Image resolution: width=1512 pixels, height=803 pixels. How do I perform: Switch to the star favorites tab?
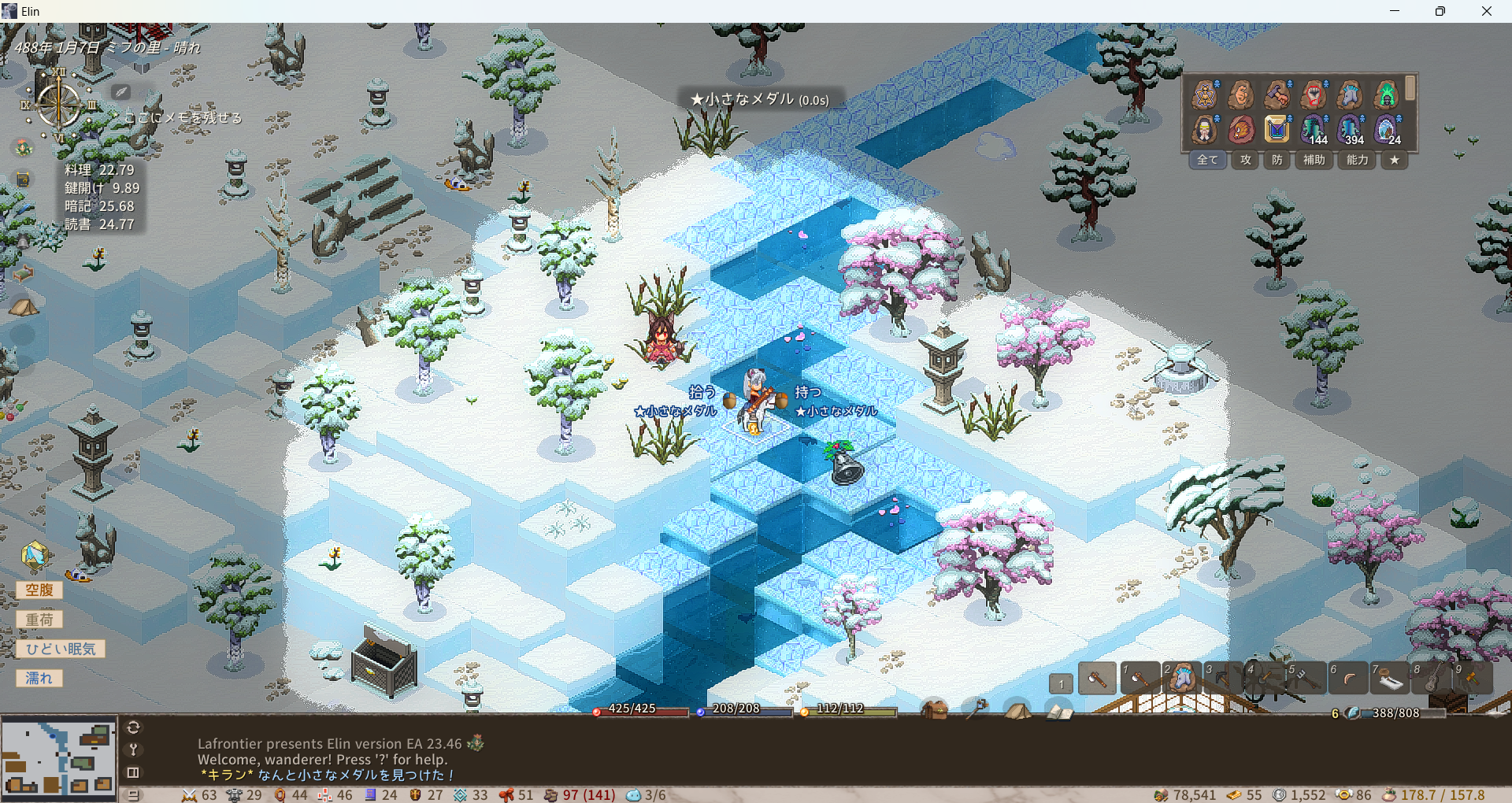(x=1395, y=160)
